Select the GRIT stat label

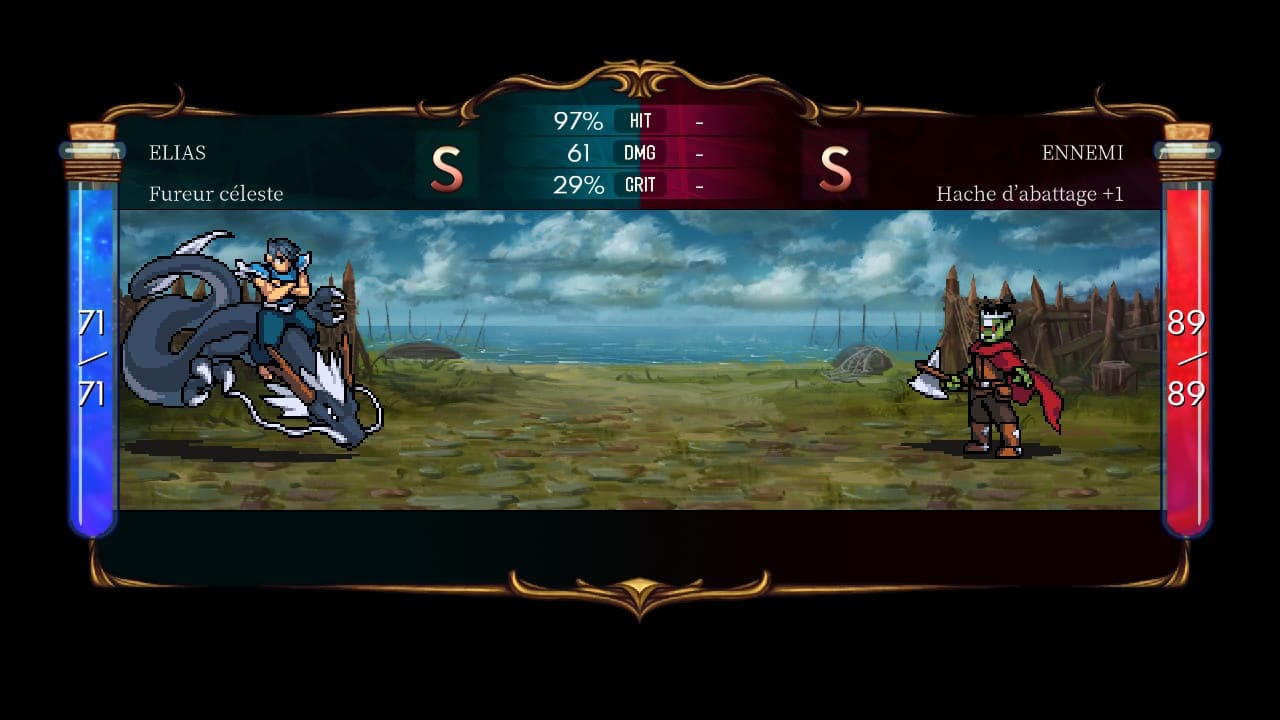pos(639,185)
